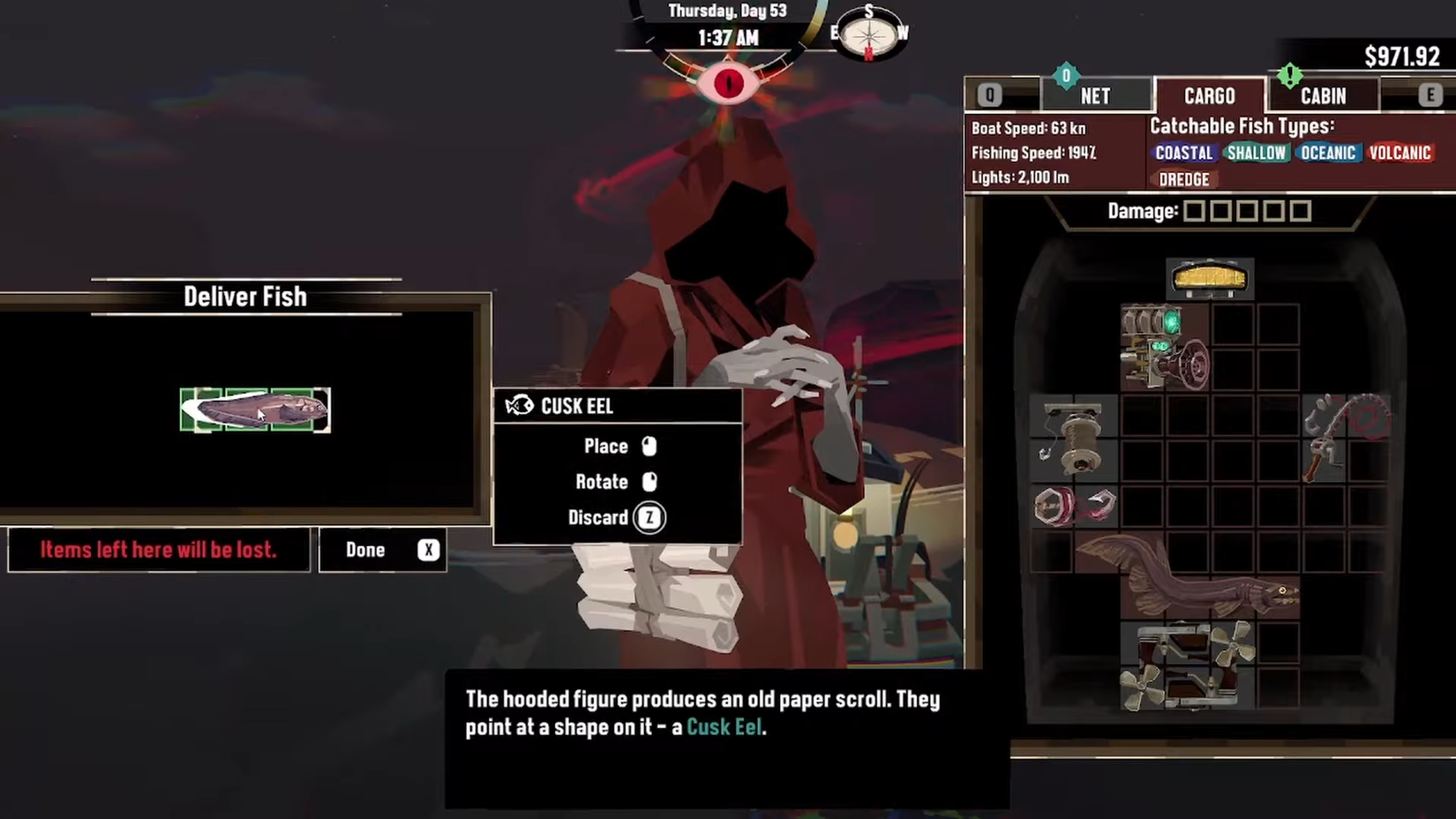
Task: Choose Place from the Cusk Eel menu
Action: pyautogui.click(x=605, y=446)
